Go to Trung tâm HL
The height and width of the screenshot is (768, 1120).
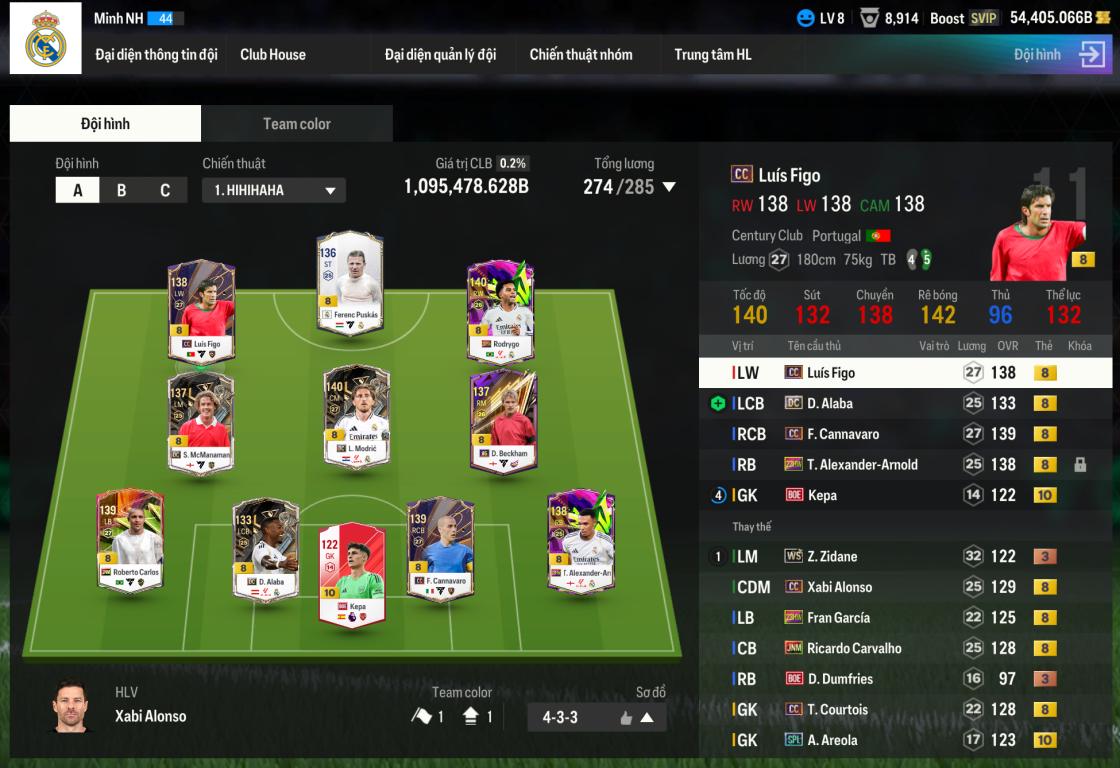pyautogui.click(x=712, y=55)
